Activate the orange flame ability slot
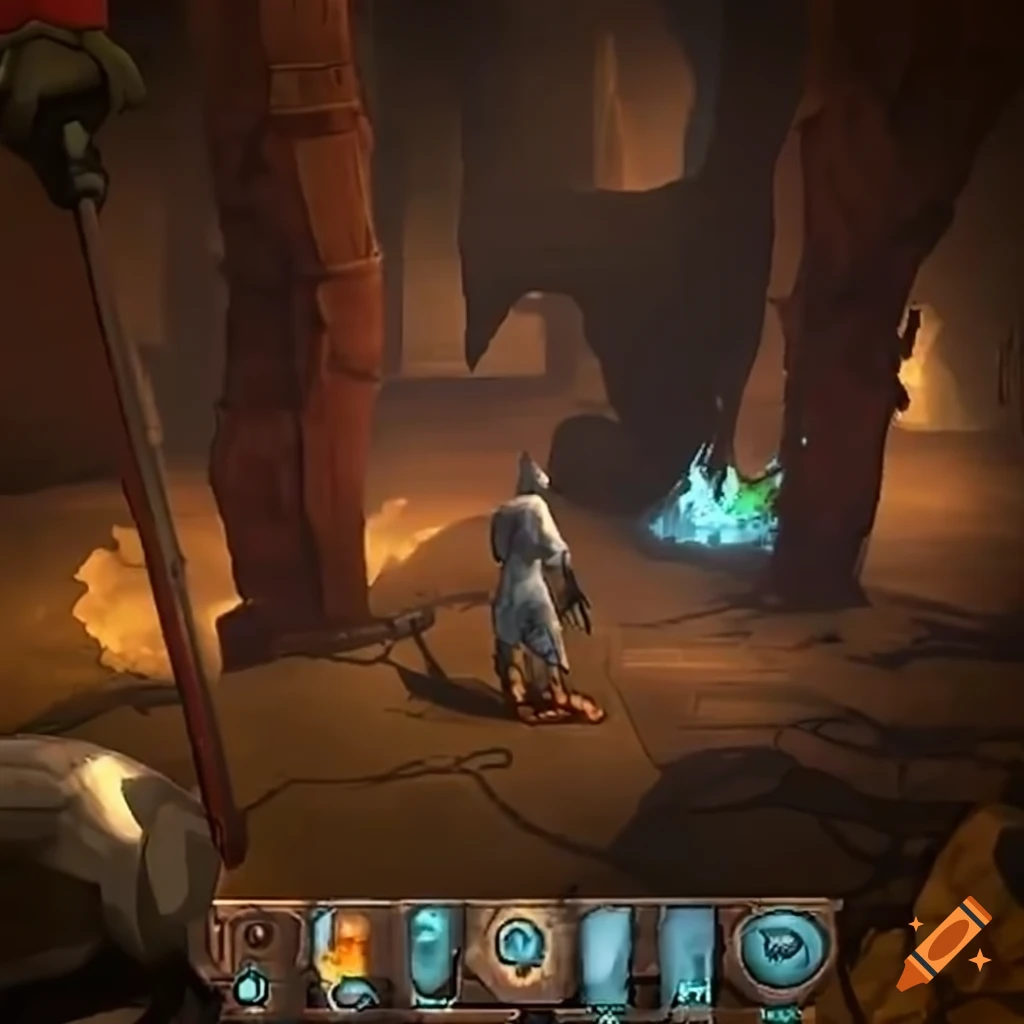This screenshot has height=1024, width=1024. point(342,947)
